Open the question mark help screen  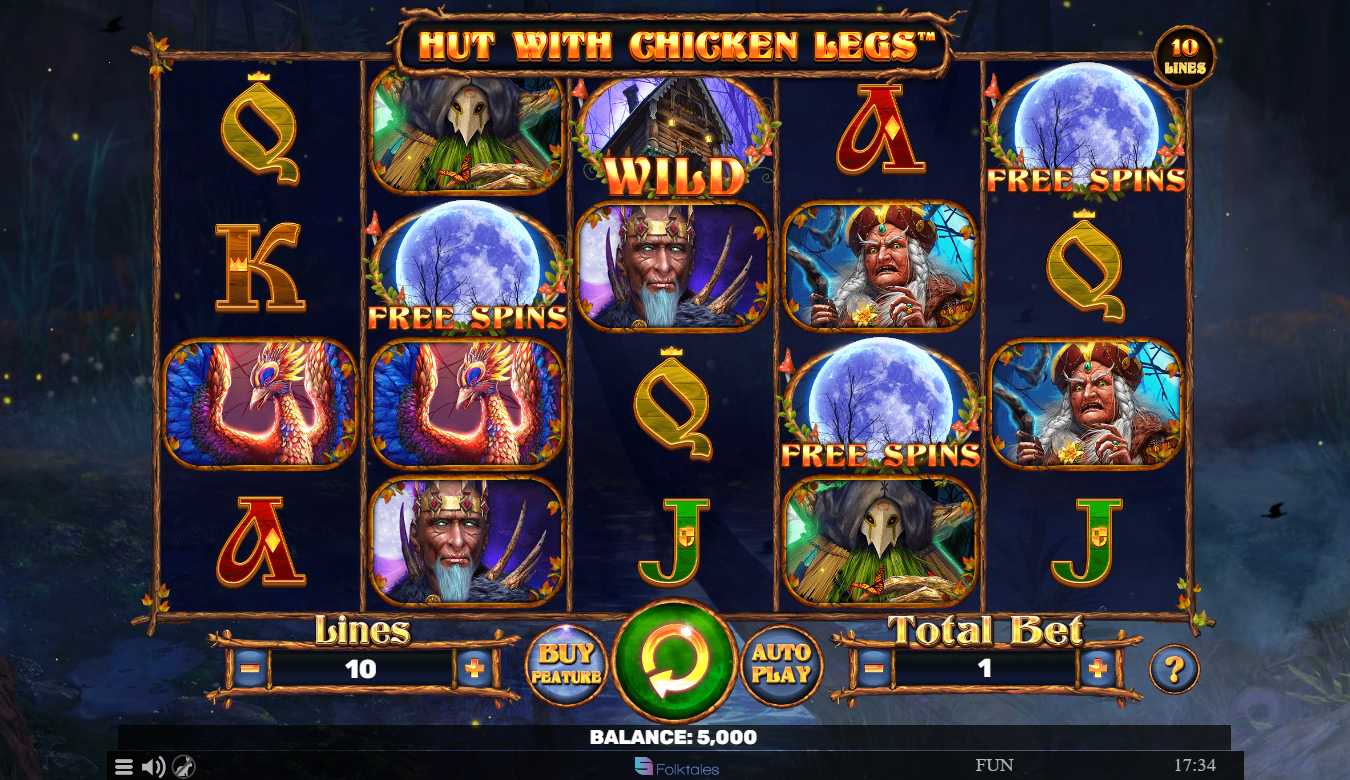coord(1174,669)
